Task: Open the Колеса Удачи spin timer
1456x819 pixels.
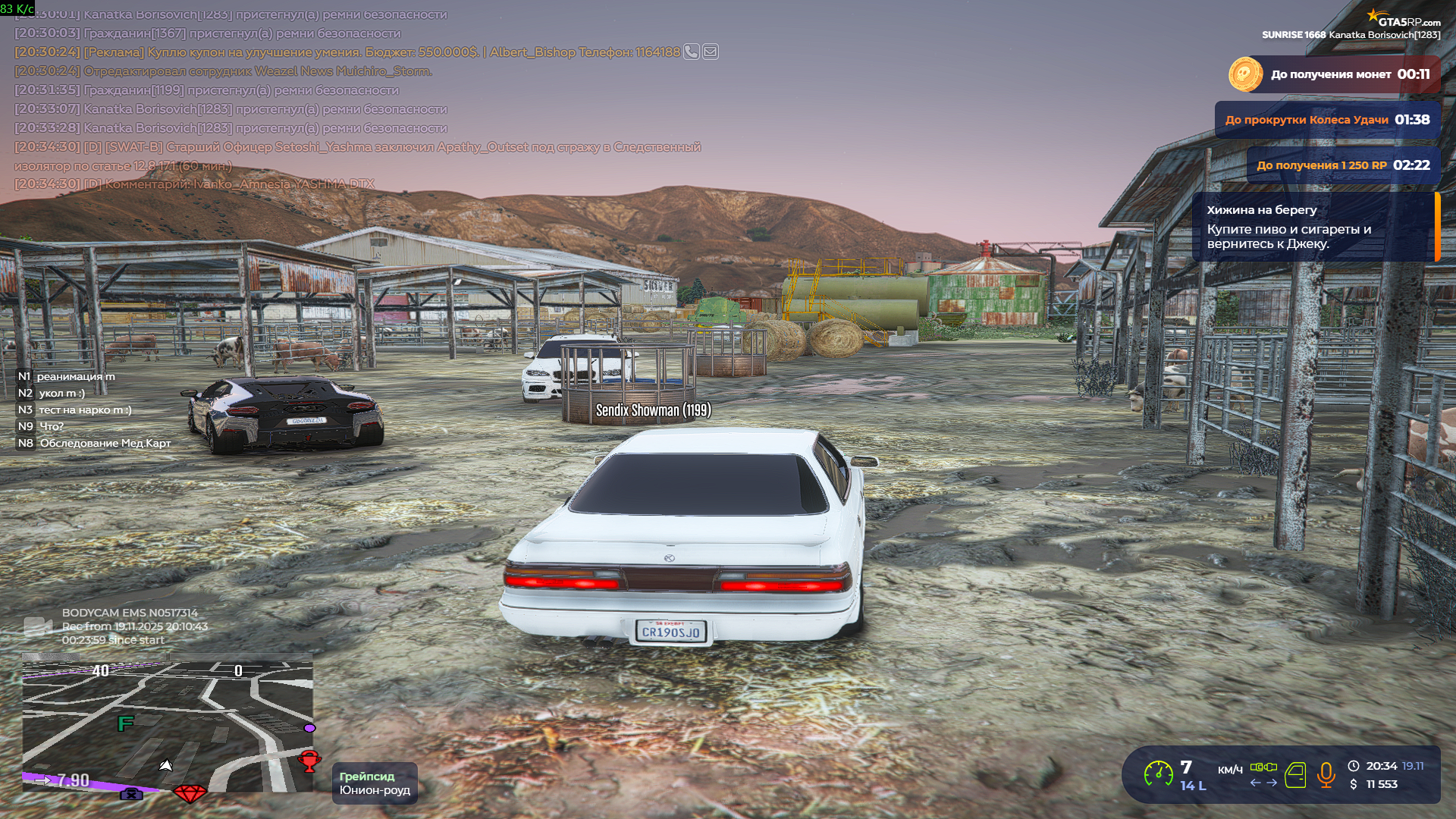Action: click(x=1327, y=120)
